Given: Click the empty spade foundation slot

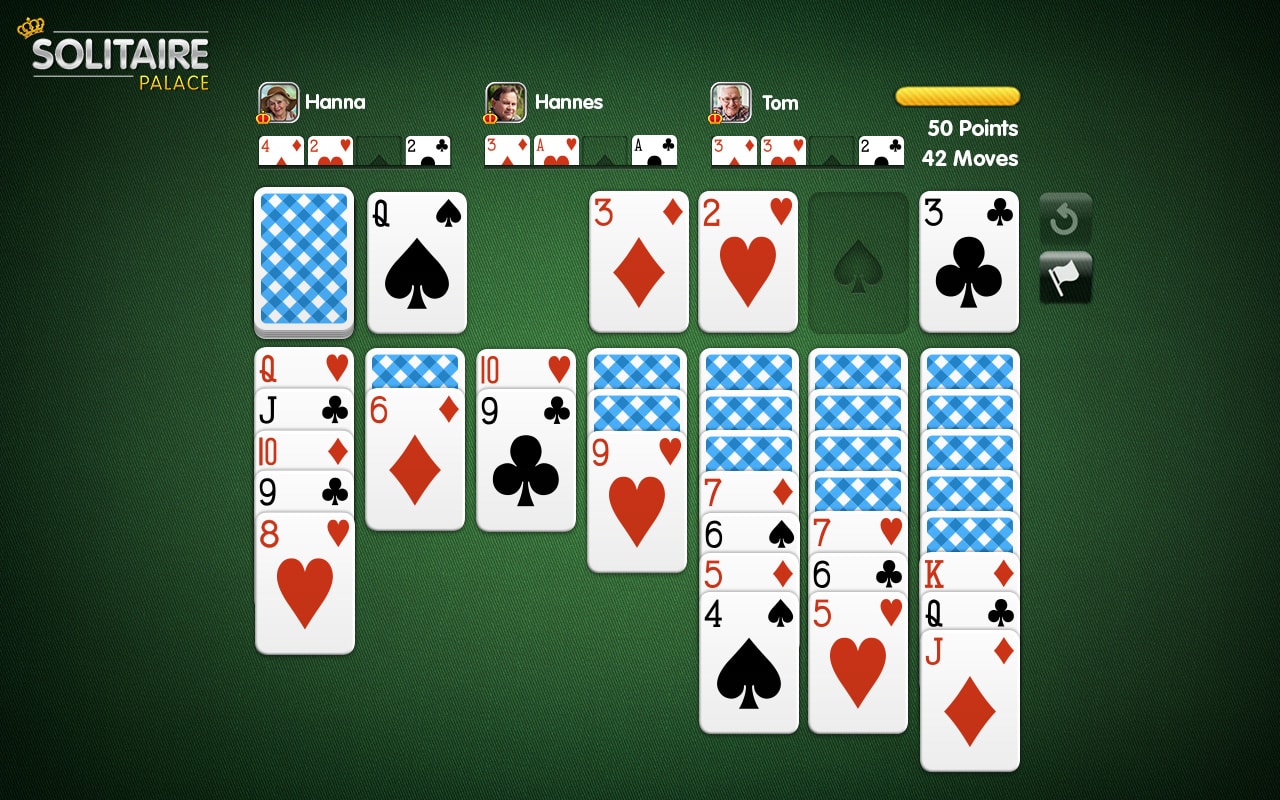Looking at the screenshot, I should (x=858, y=262).
